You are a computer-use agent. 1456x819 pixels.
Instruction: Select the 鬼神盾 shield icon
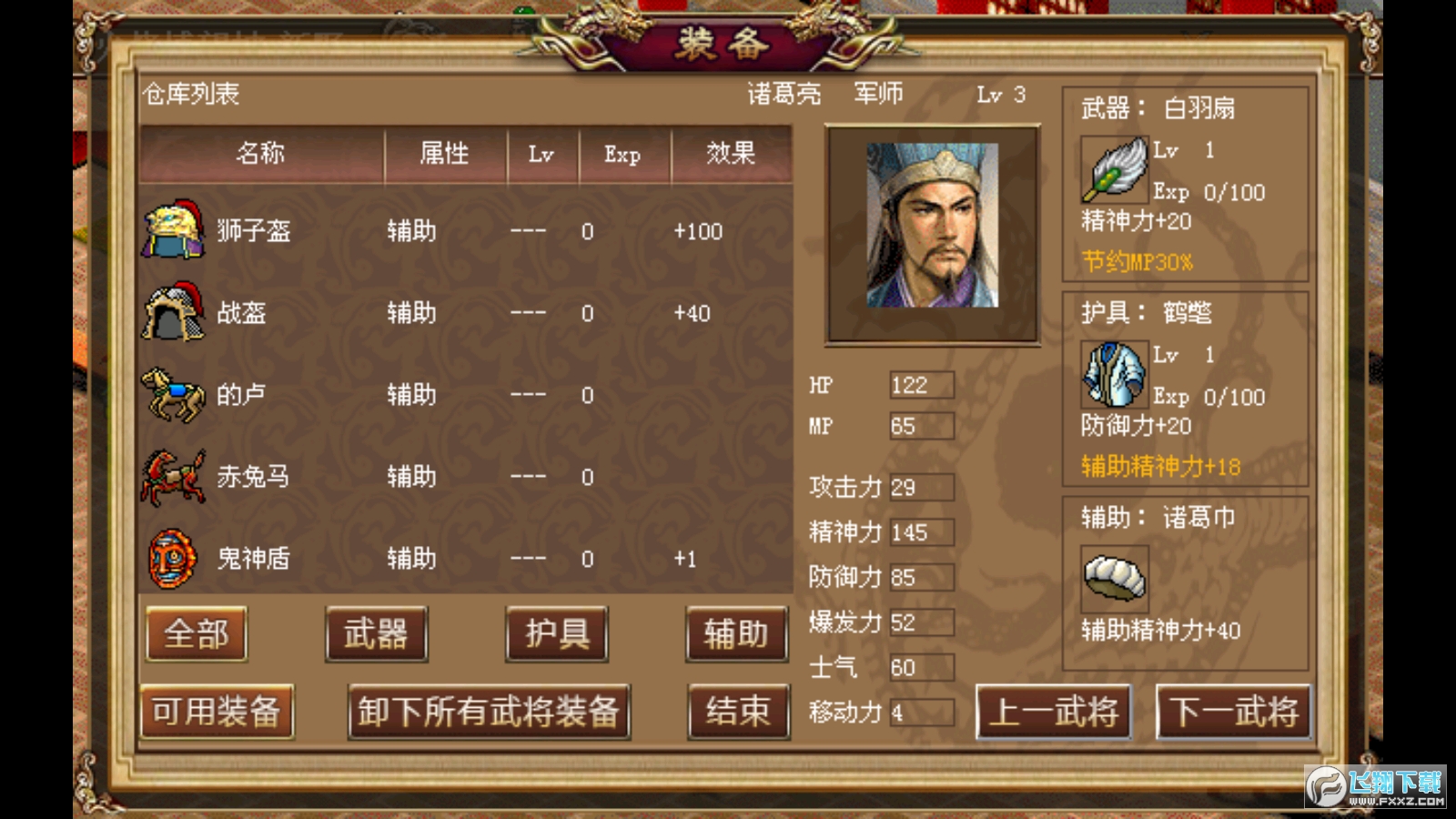168,557
